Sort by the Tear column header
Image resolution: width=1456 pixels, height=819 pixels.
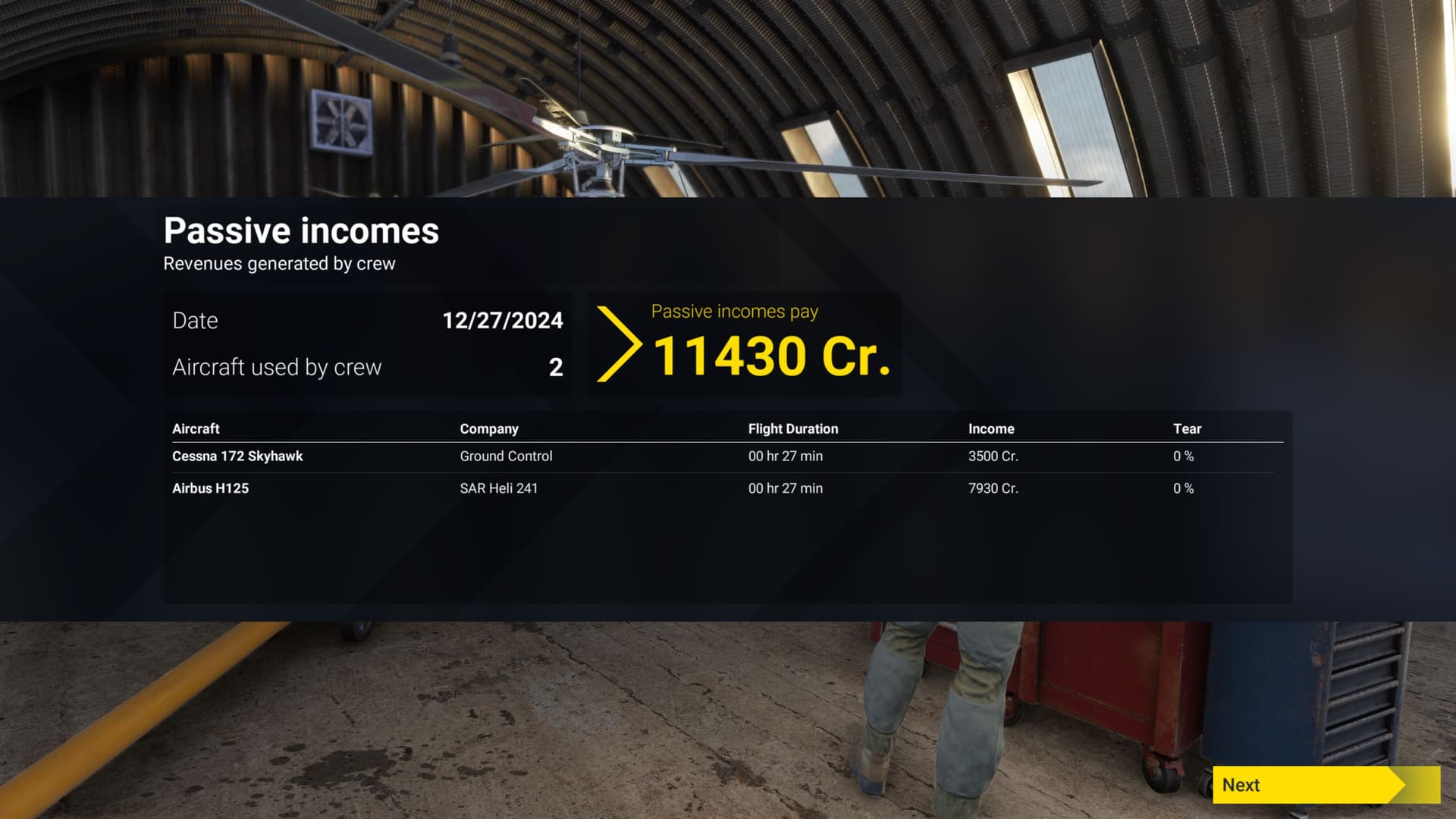[1186, 428]
